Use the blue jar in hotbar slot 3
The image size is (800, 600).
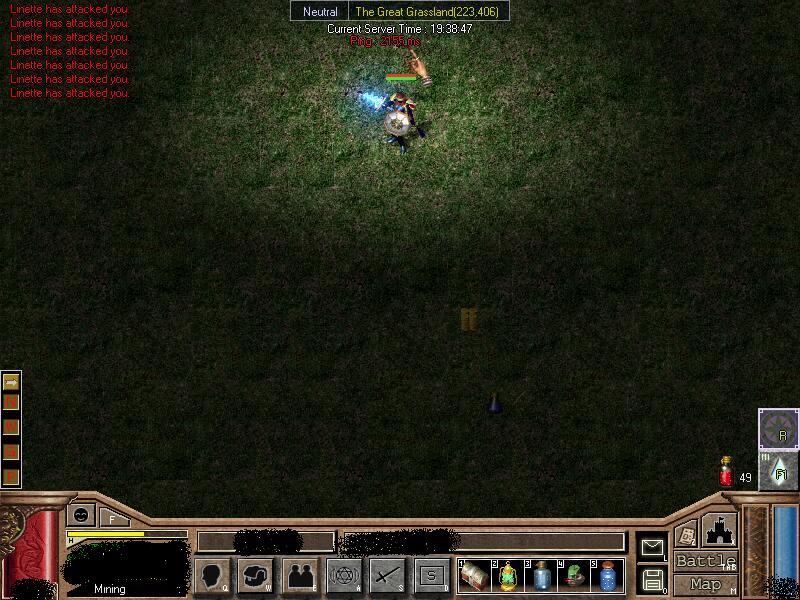[x=542, y=576]
